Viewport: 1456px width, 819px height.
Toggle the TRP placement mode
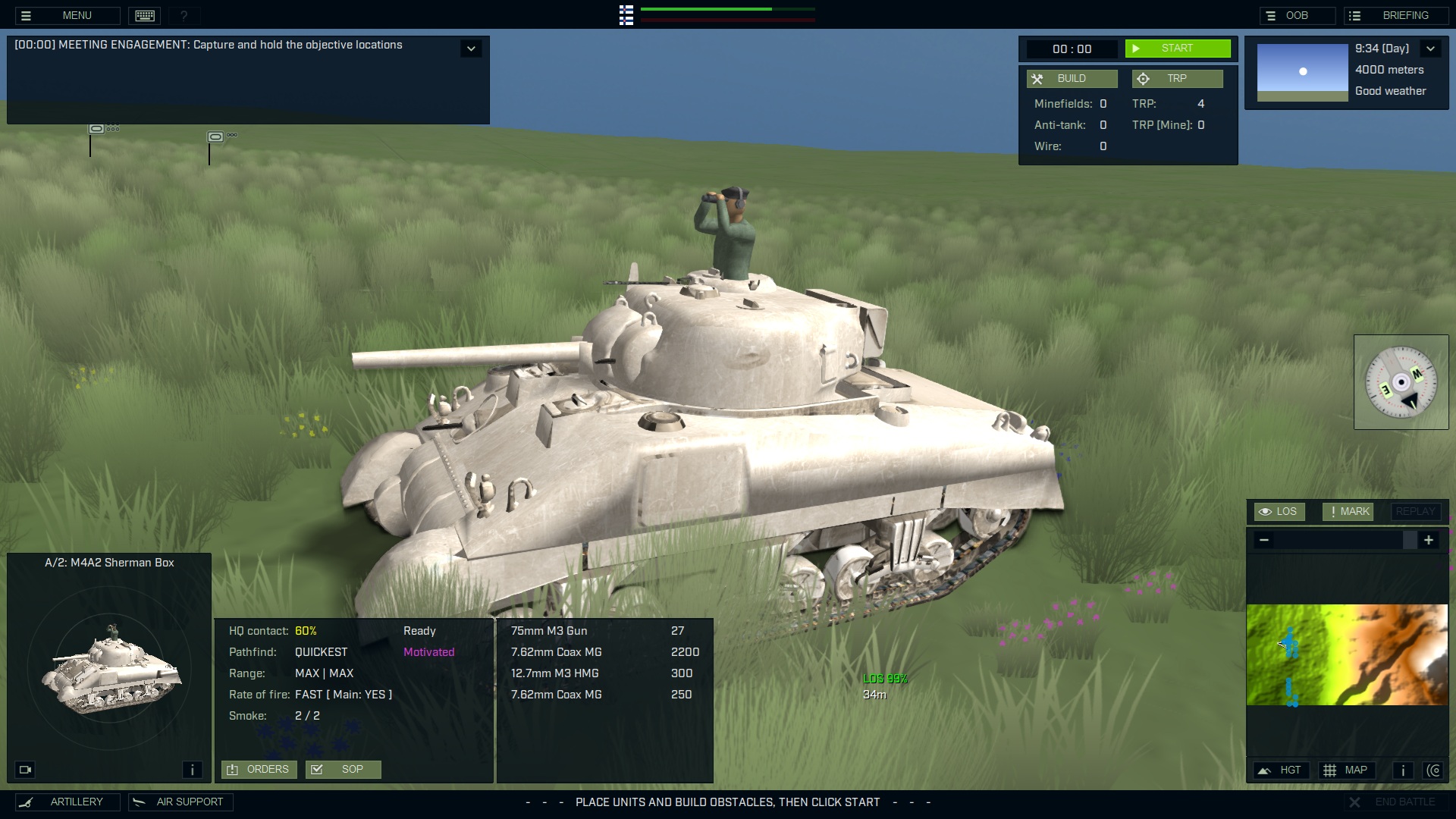pos(1177,78)
